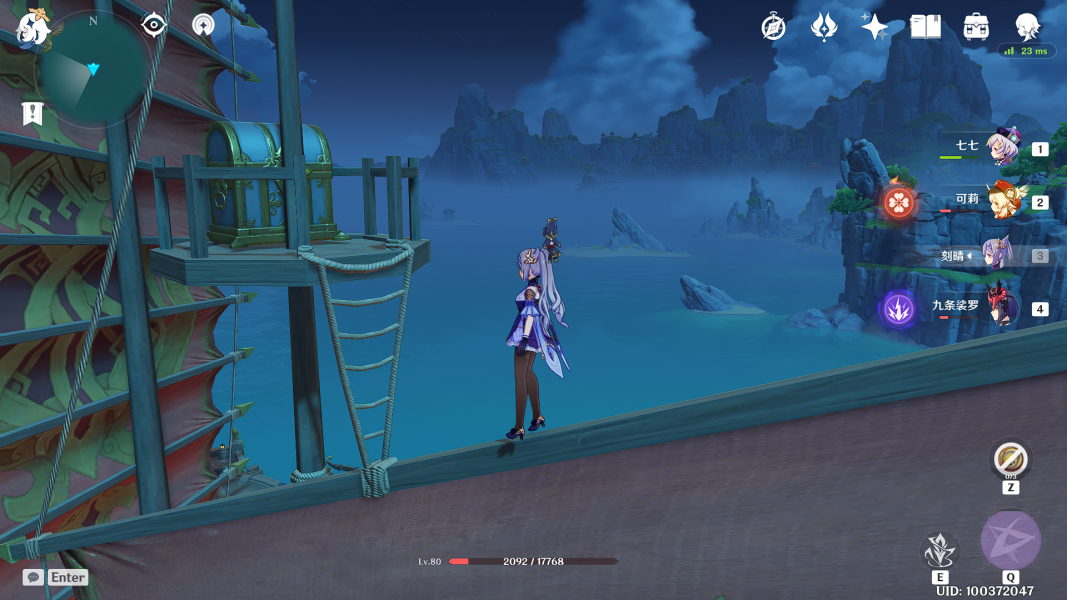Open the Wish menu icon
This screenshot has width=1067, height=600.
pos(824,27)
